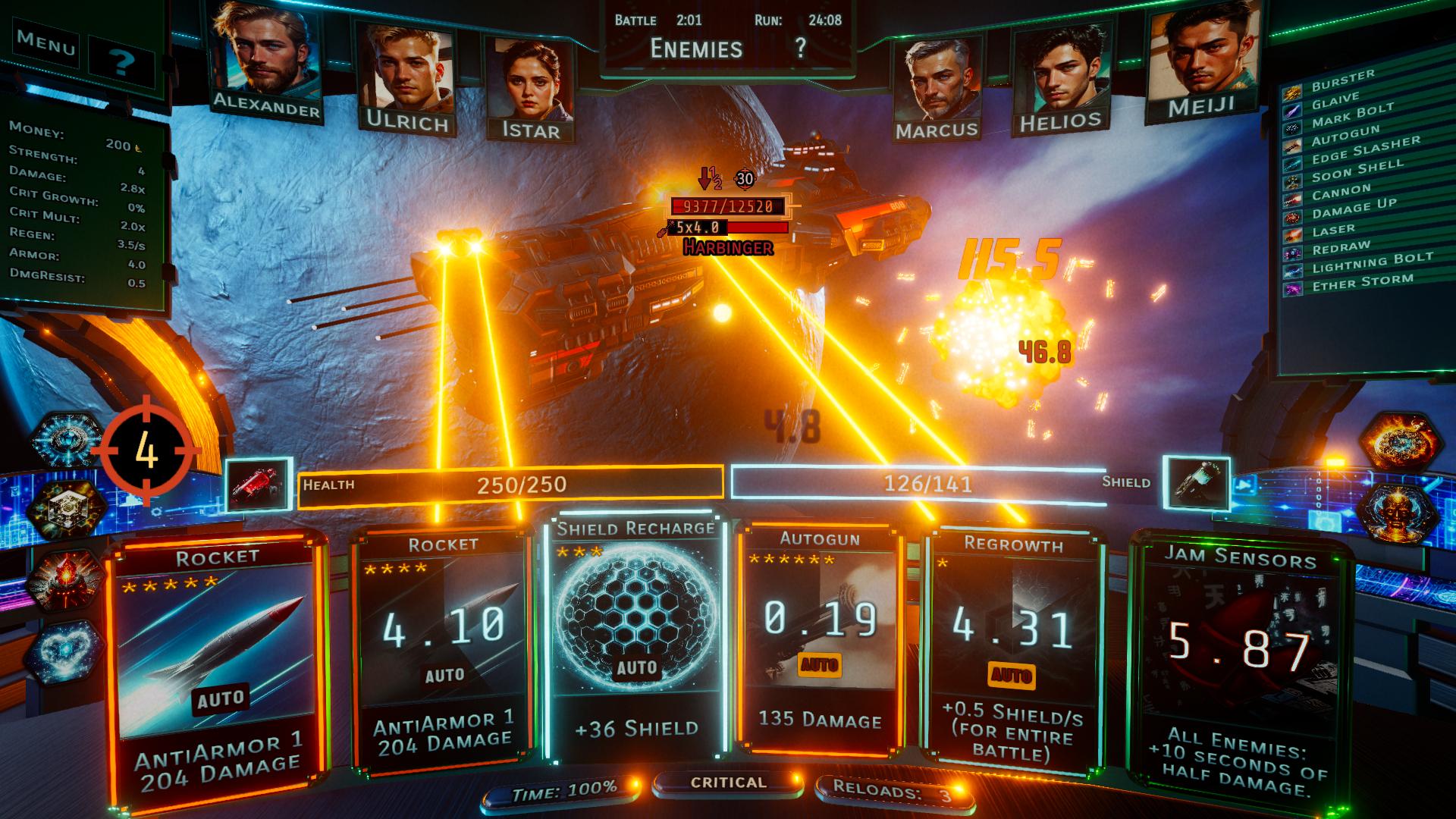Toggle the Time 100% speed button

564,792
